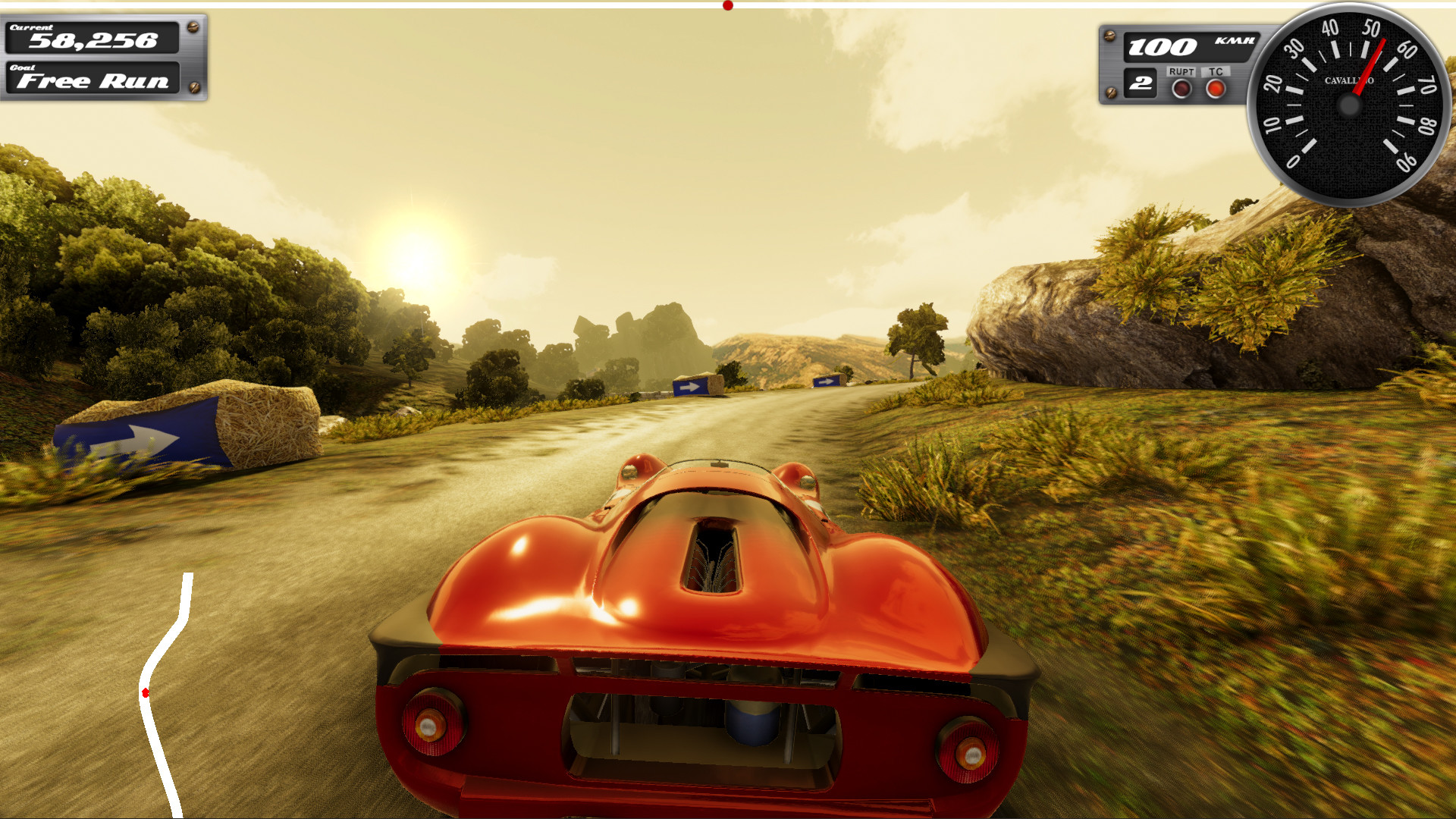Toggle the RUPT rev limiter lamp

[1181, 88]
